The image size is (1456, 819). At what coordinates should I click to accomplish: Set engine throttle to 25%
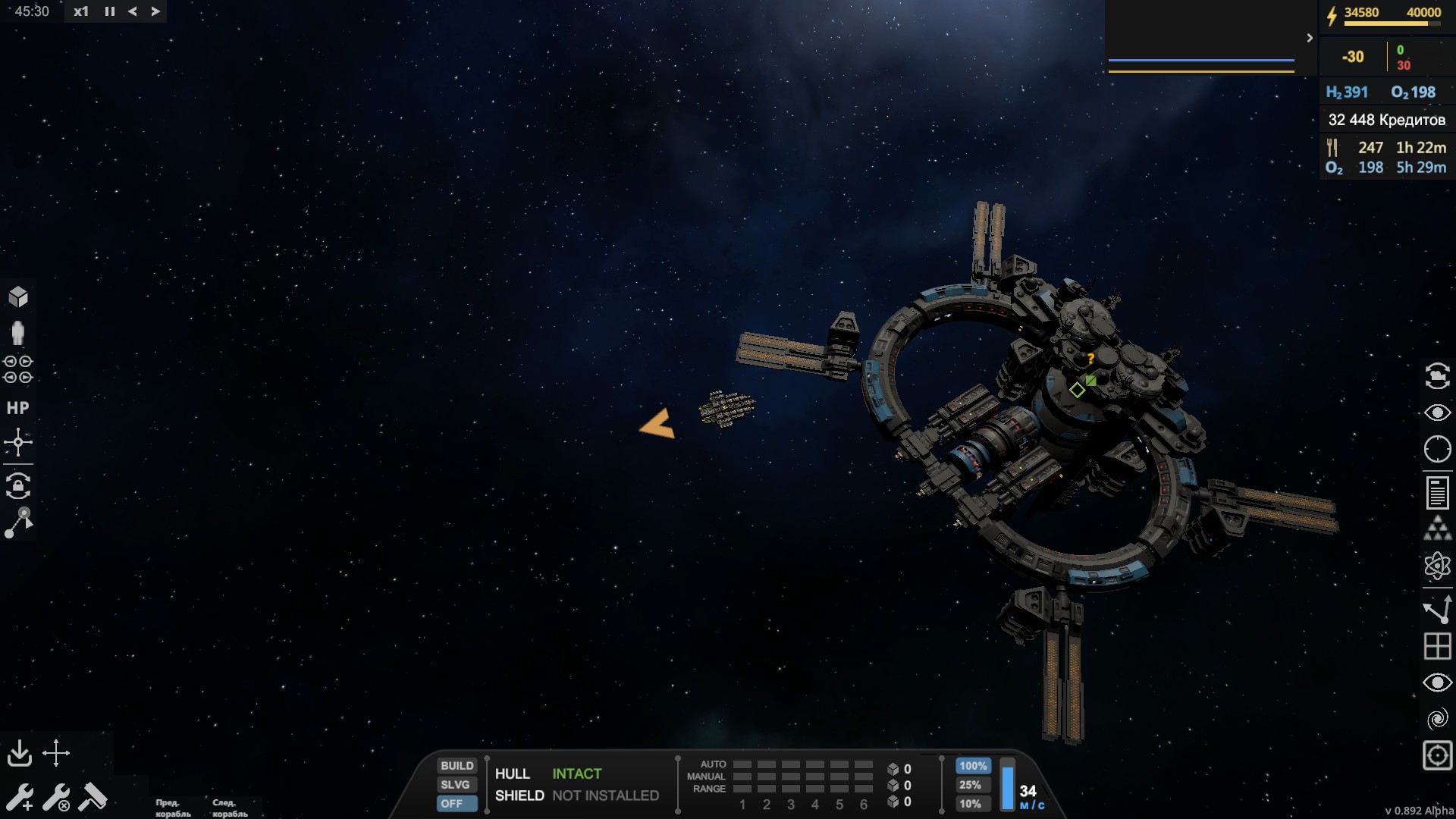pyautogui.click(x=970, y=785)
